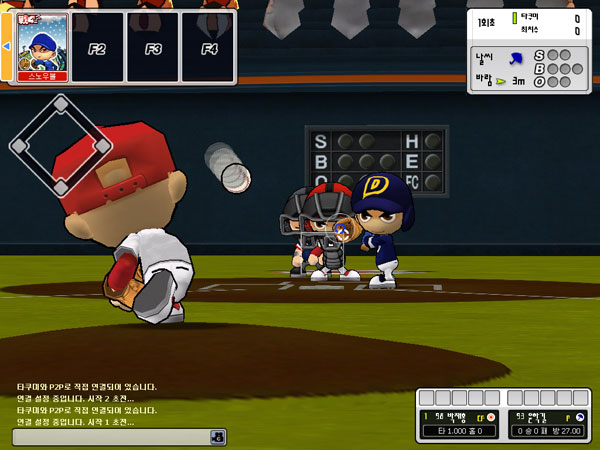Click the chat input field
This screenshot has width=600, height=450.
click(110, 437)
